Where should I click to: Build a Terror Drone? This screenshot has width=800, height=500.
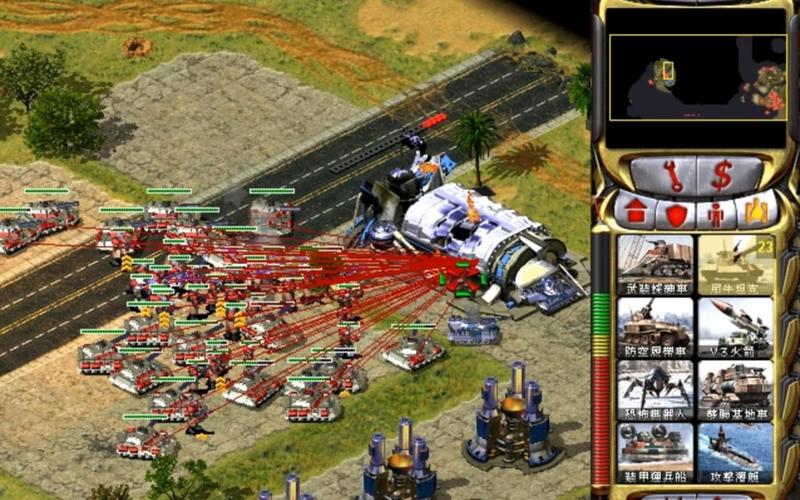[655, 390]
